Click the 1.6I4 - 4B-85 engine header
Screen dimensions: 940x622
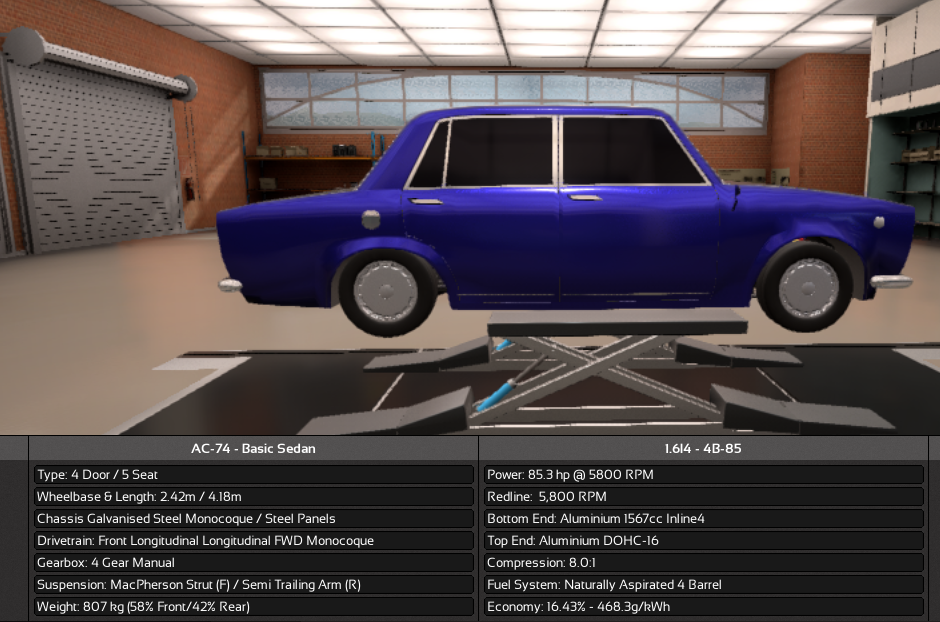(x=704, y=449)
